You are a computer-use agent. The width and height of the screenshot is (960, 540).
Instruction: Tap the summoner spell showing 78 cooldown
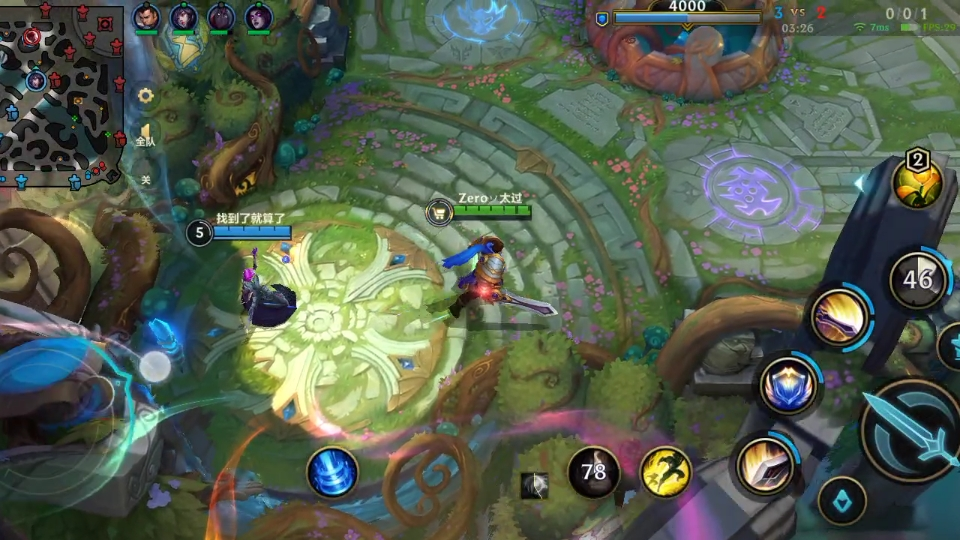point(594,471)
